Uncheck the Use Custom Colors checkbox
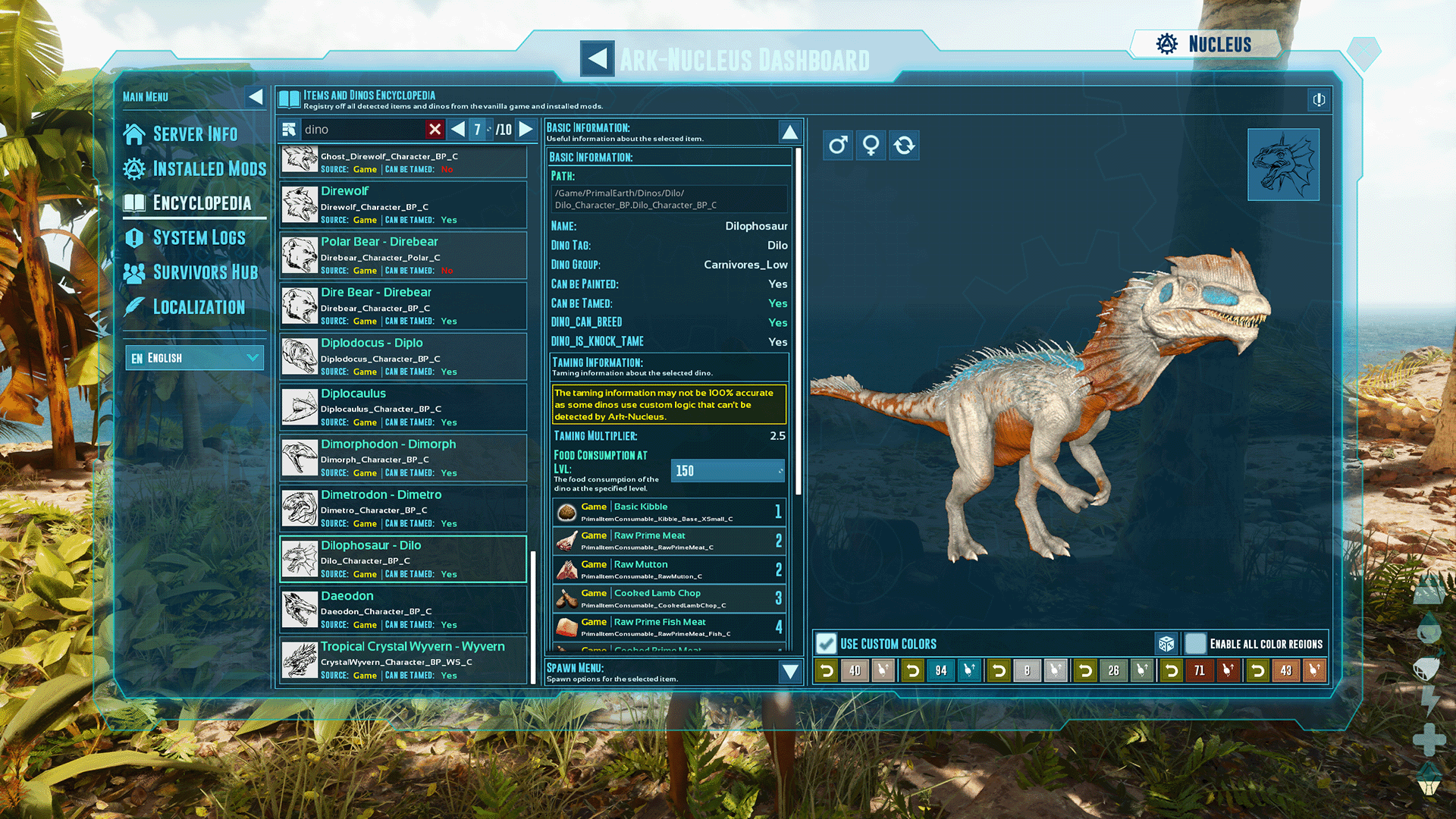Image resolution: width=1456 pixels, height=819 pixels. tap(825, 643)
